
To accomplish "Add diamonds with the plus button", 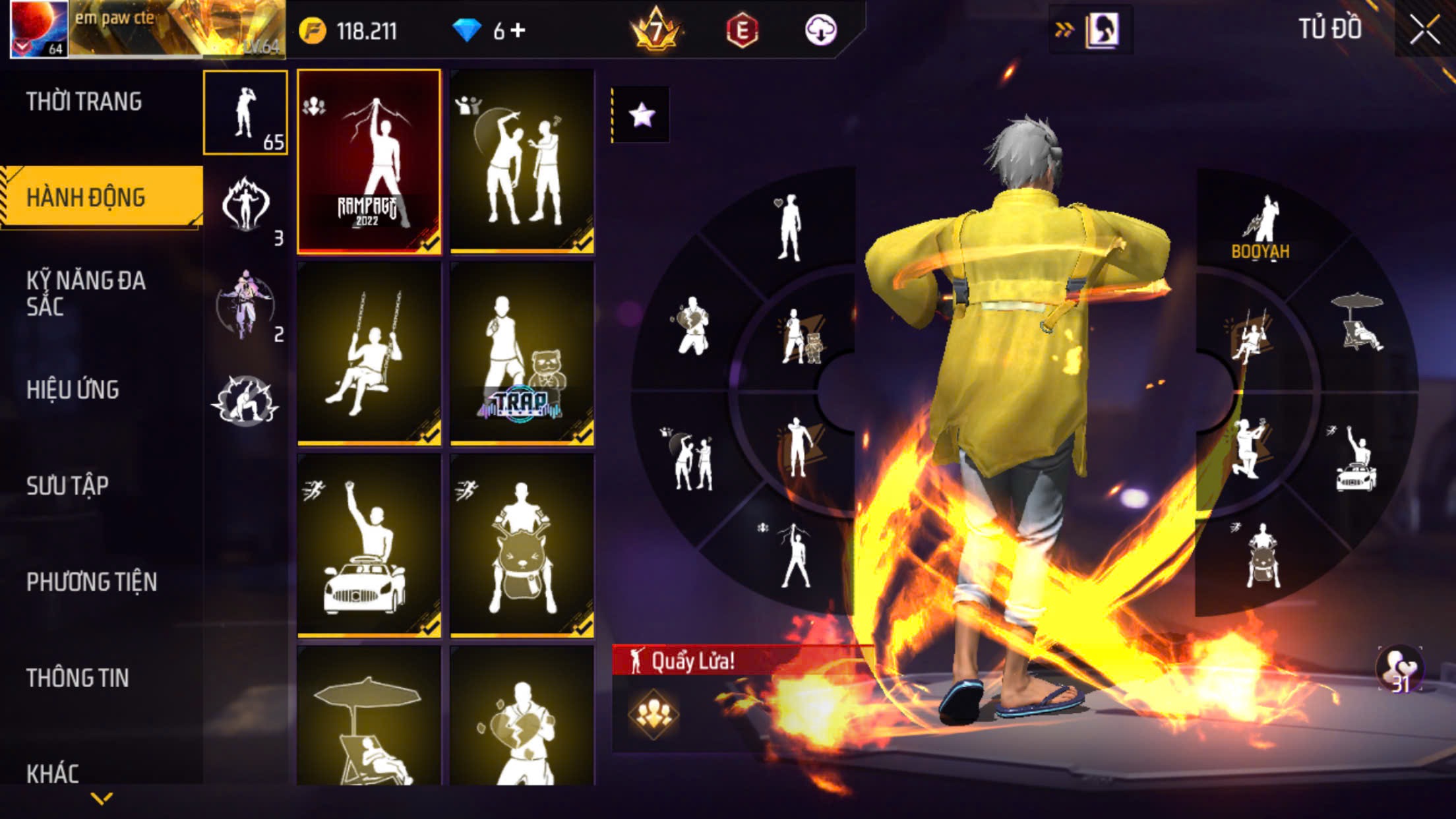I will coord(518,30).
